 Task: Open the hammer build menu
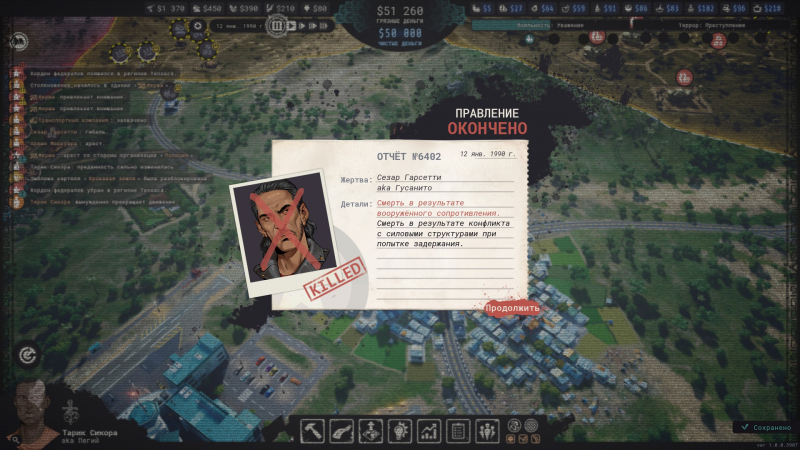pyautogui.click(x=313, y=431)
